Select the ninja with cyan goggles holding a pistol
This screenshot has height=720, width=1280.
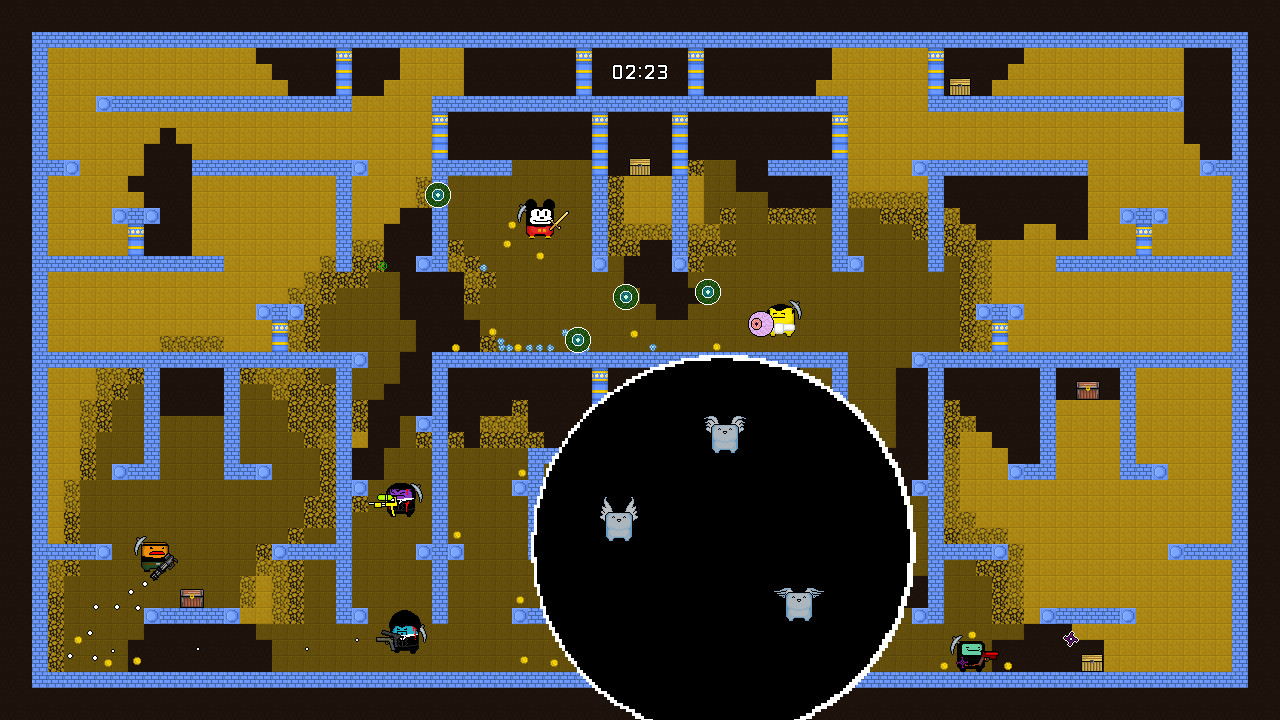coord(404,636)
